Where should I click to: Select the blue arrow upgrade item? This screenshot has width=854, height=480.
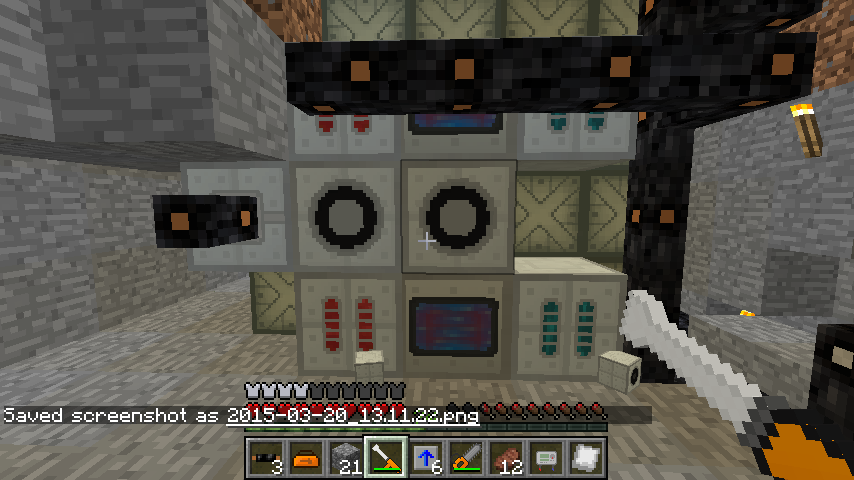(x=426, y=457)
